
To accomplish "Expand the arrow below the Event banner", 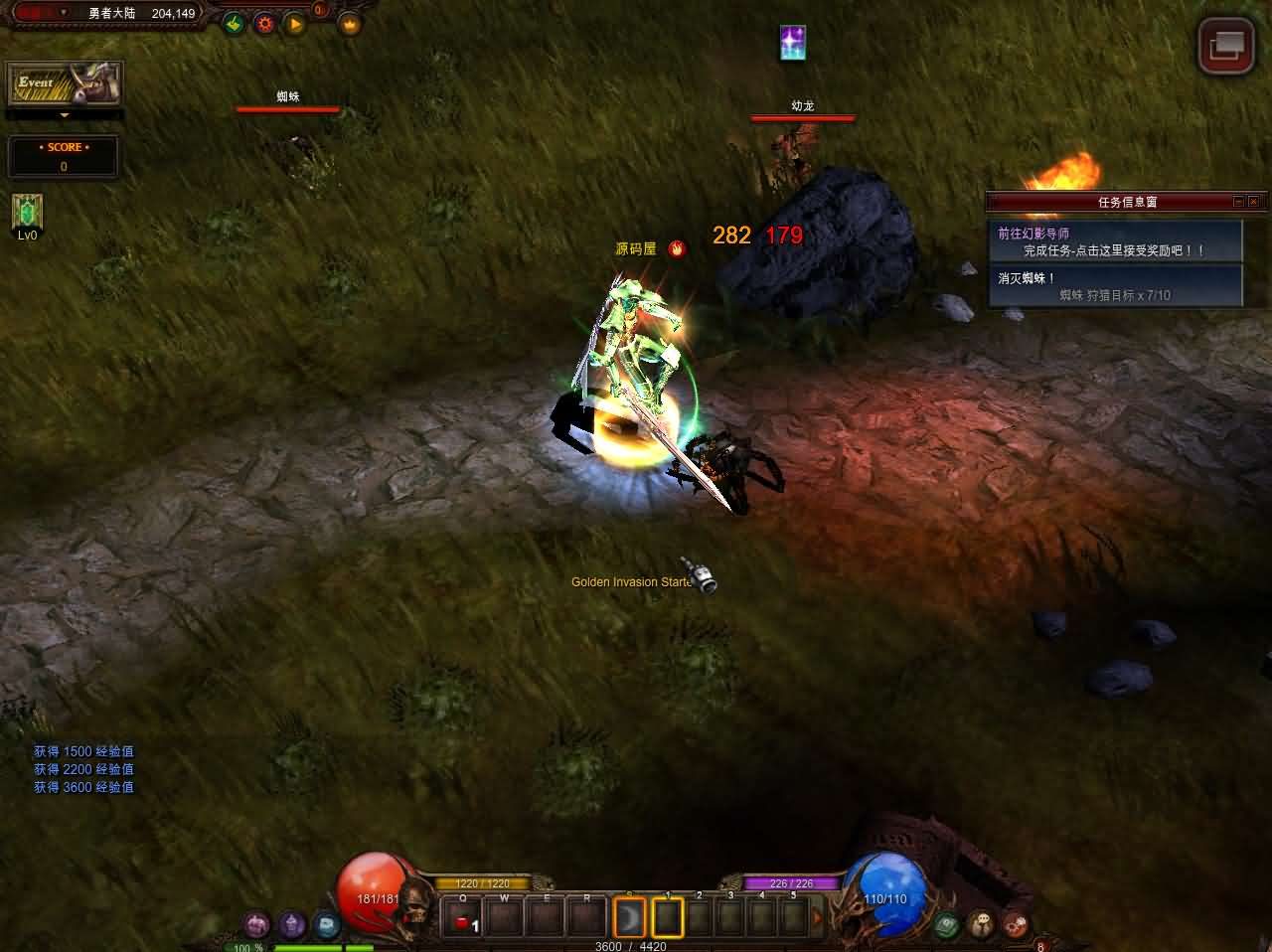I will 65,115.
